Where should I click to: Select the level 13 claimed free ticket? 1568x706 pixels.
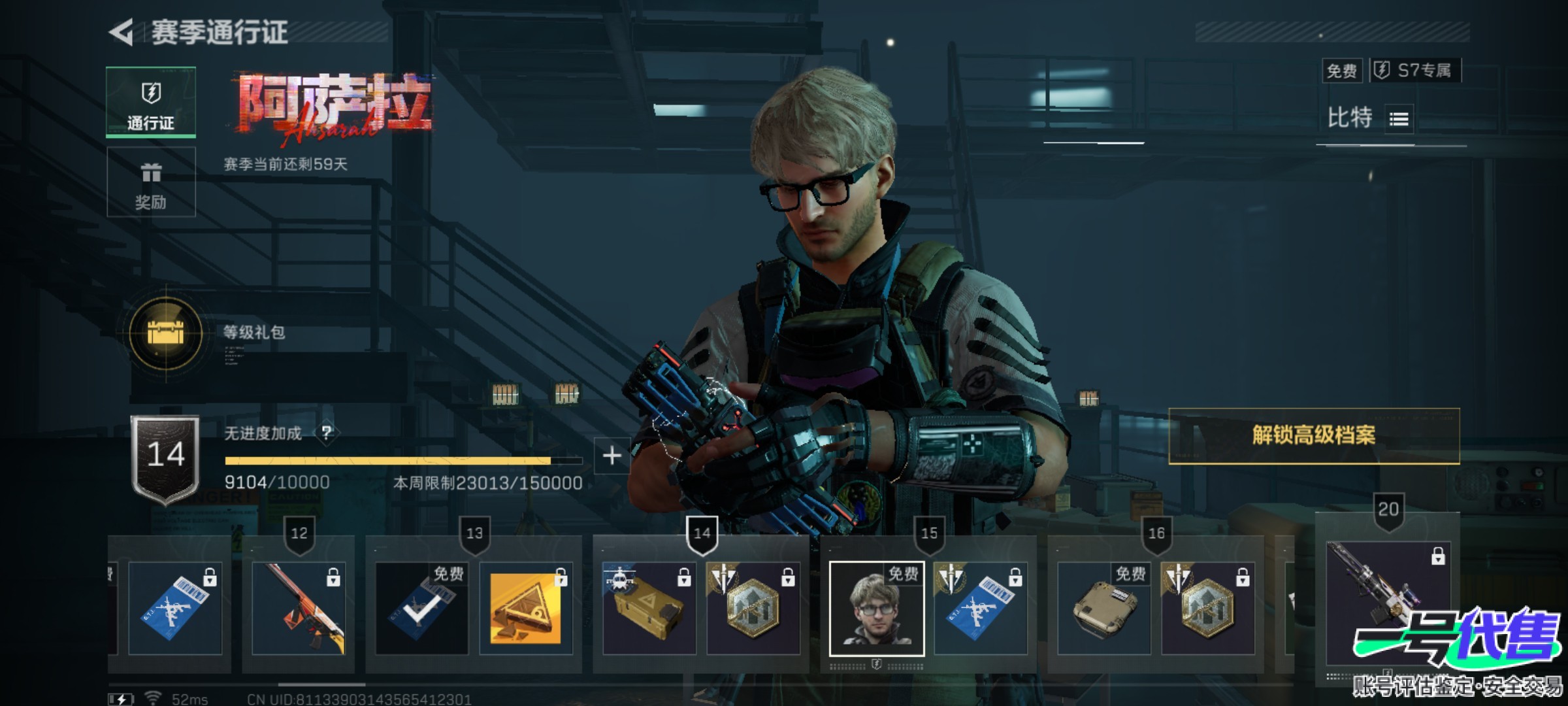coord(421,608)
